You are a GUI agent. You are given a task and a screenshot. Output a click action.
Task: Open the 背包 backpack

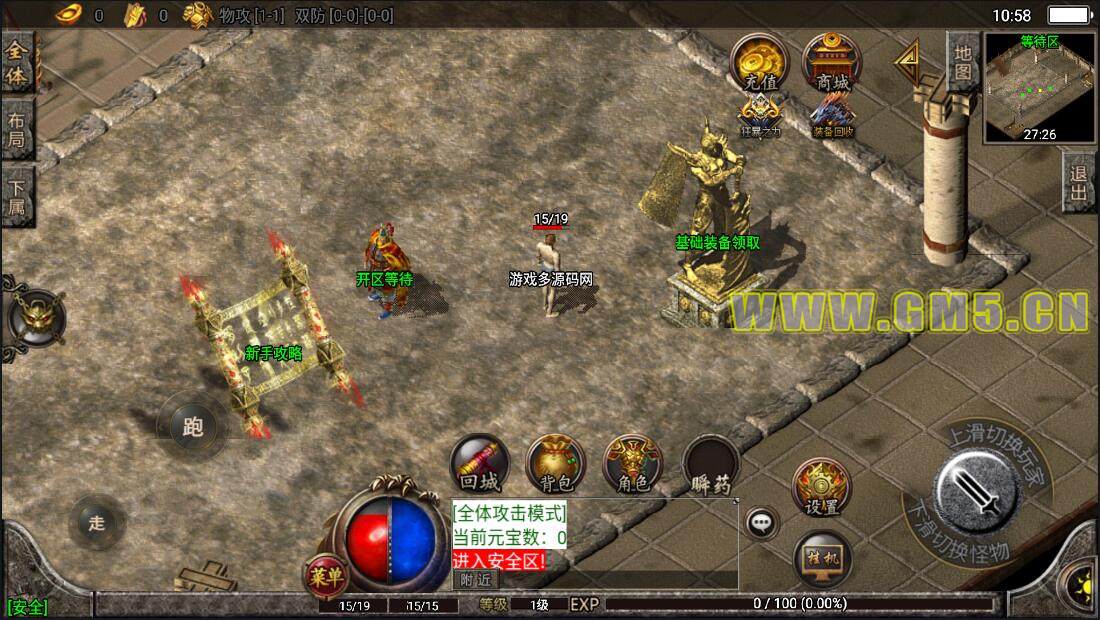pos(555,463)
